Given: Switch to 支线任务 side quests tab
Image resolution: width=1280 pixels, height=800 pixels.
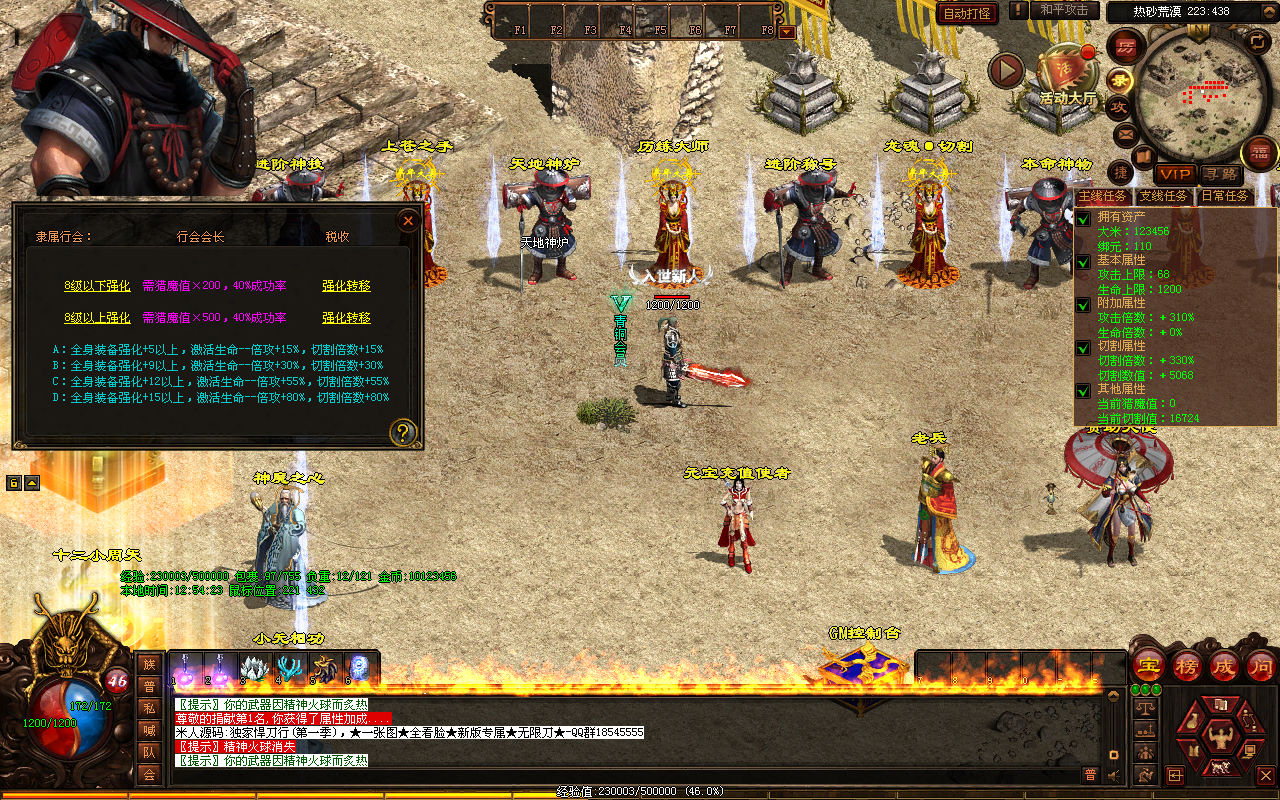Looking at the screenshot, I should [x=1164, y=196].
